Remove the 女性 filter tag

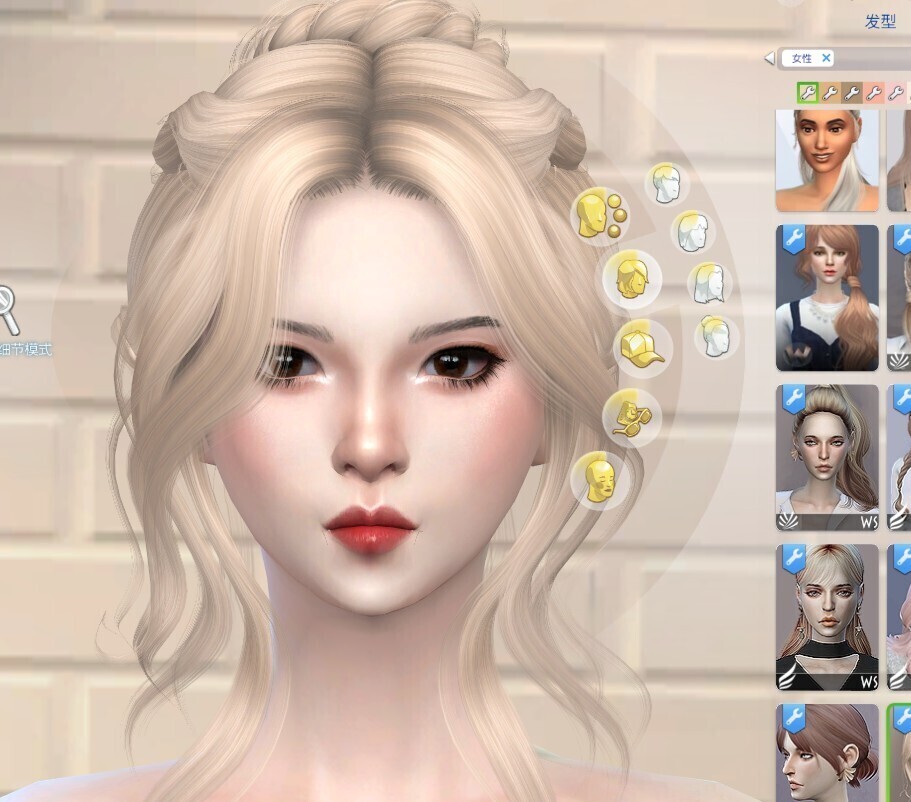point(826,59)
